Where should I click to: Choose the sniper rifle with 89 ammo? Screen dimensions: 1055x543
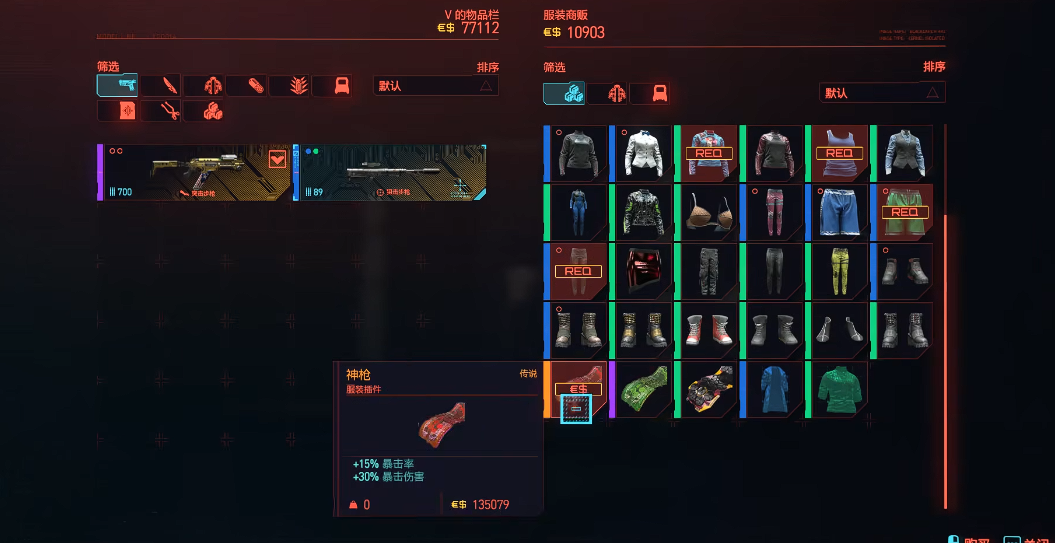point(392,172)
